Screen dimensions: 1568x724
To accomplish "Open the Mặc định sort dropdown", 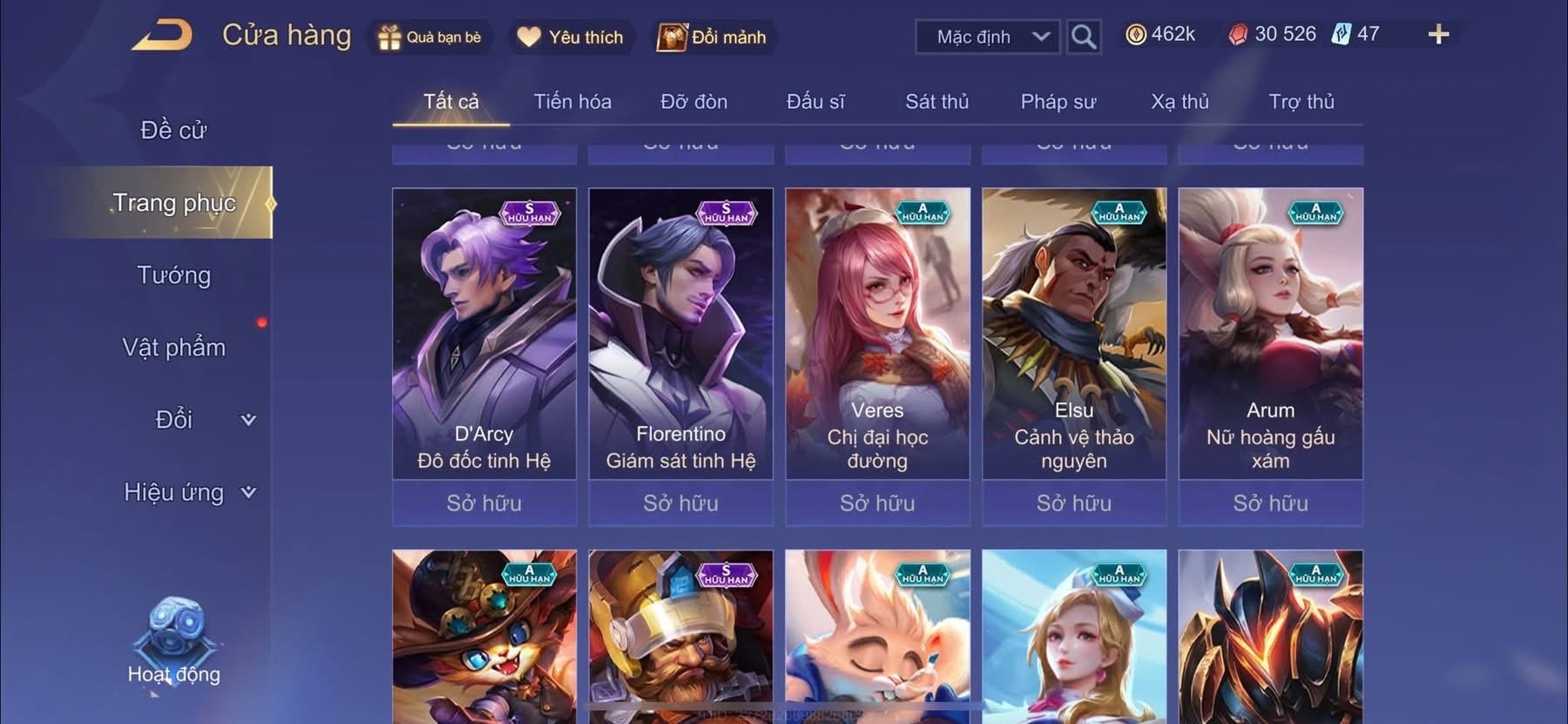I will 987,37.
